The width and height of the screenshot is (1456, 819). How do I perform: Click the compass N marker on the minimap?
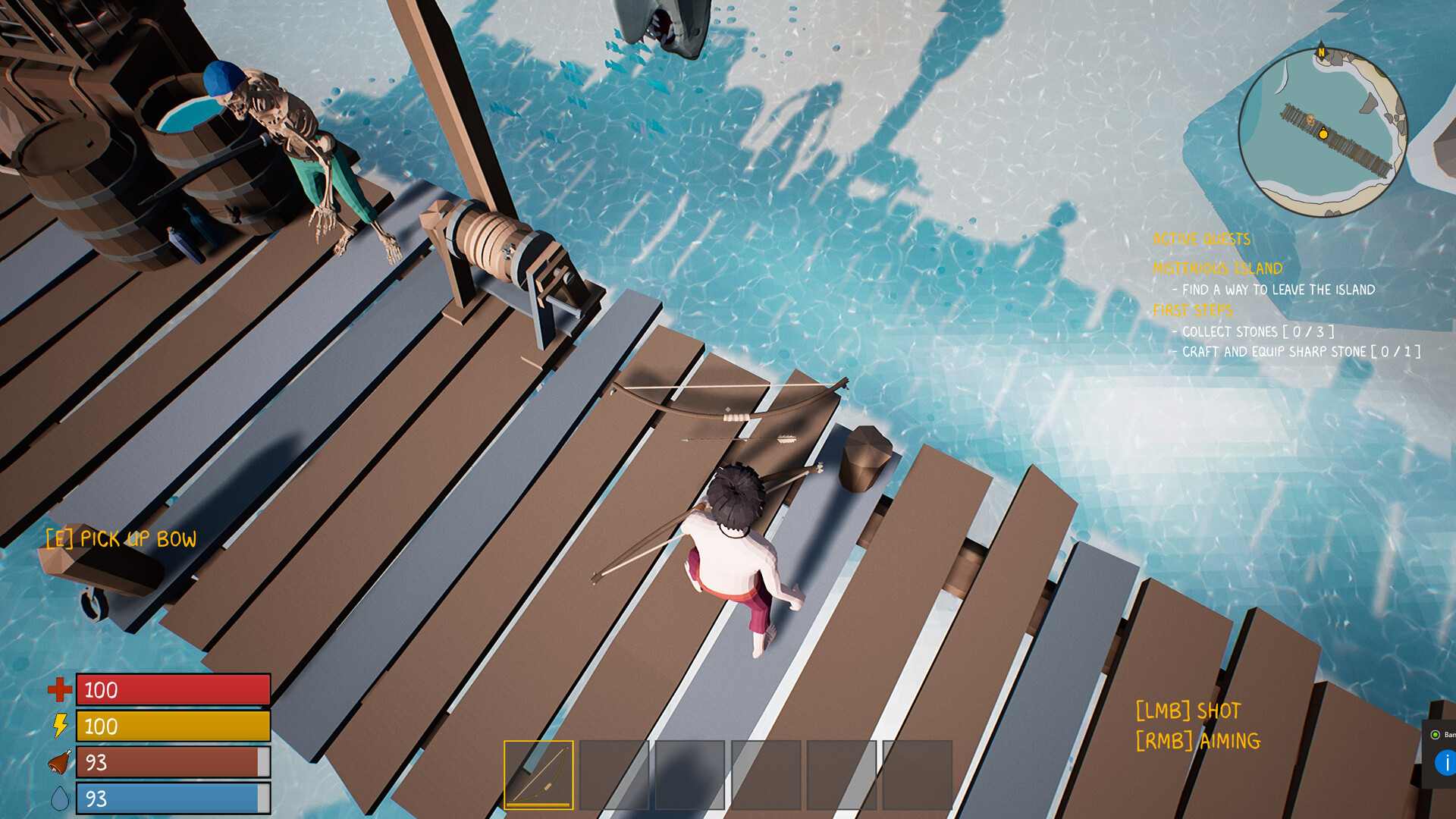(x=1321, y=52)
